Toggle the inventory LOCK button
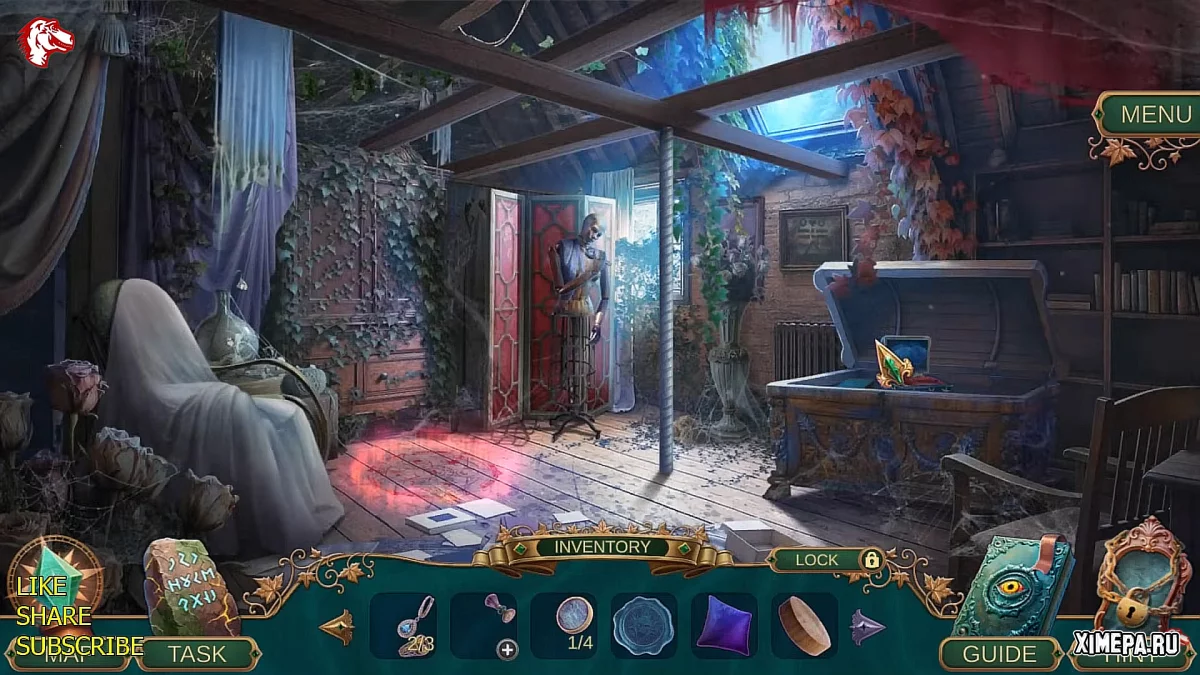The width and height of the screenshot is (1200, 675). pos(829,560)
